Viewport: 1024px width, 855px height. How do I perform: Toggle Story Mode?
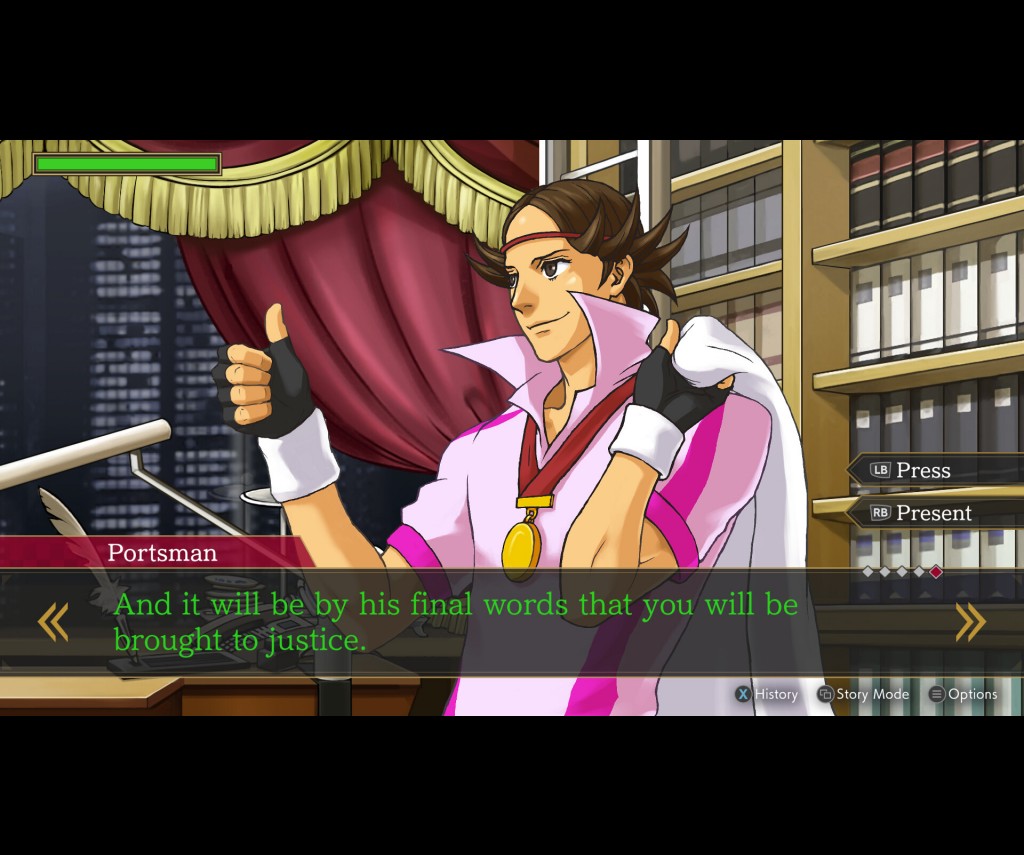tap(863, 694)
